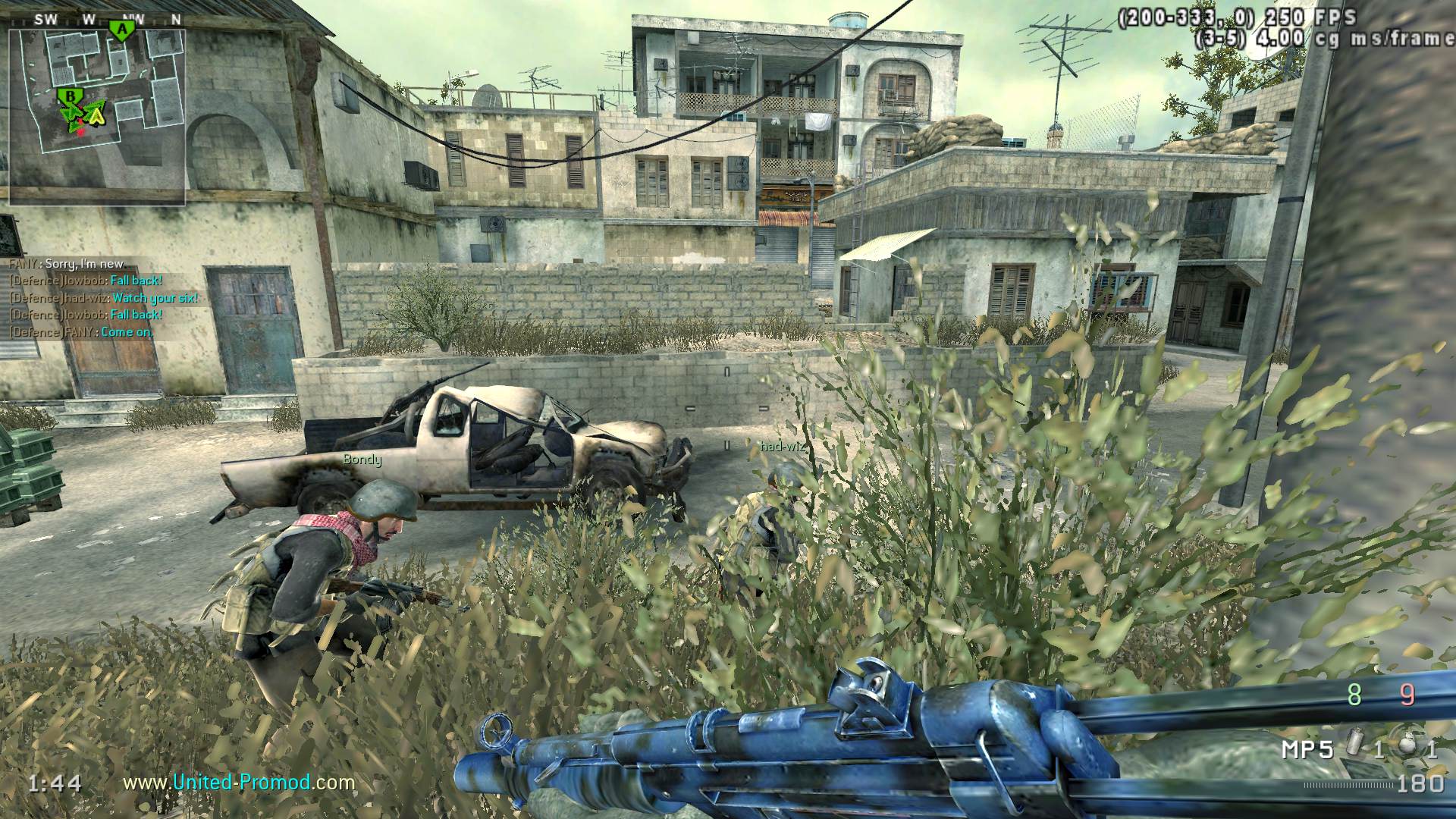Open the www.United-Promod.com watermark link
The height and width of the screenshot is (819, 1456).
pyautogui.click(x=239, y=782)
